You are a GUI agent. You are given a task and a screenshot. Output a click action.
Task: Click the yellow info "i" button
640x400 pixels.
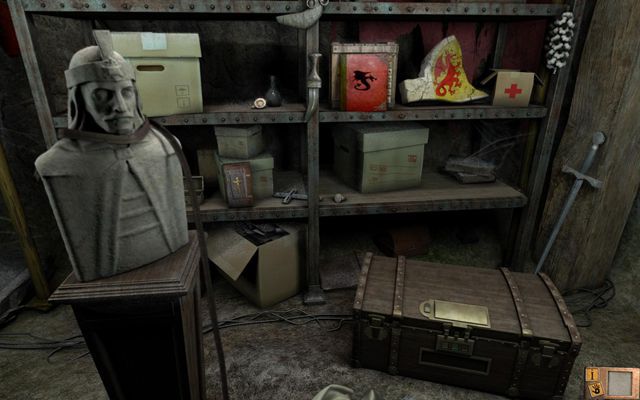593,375
